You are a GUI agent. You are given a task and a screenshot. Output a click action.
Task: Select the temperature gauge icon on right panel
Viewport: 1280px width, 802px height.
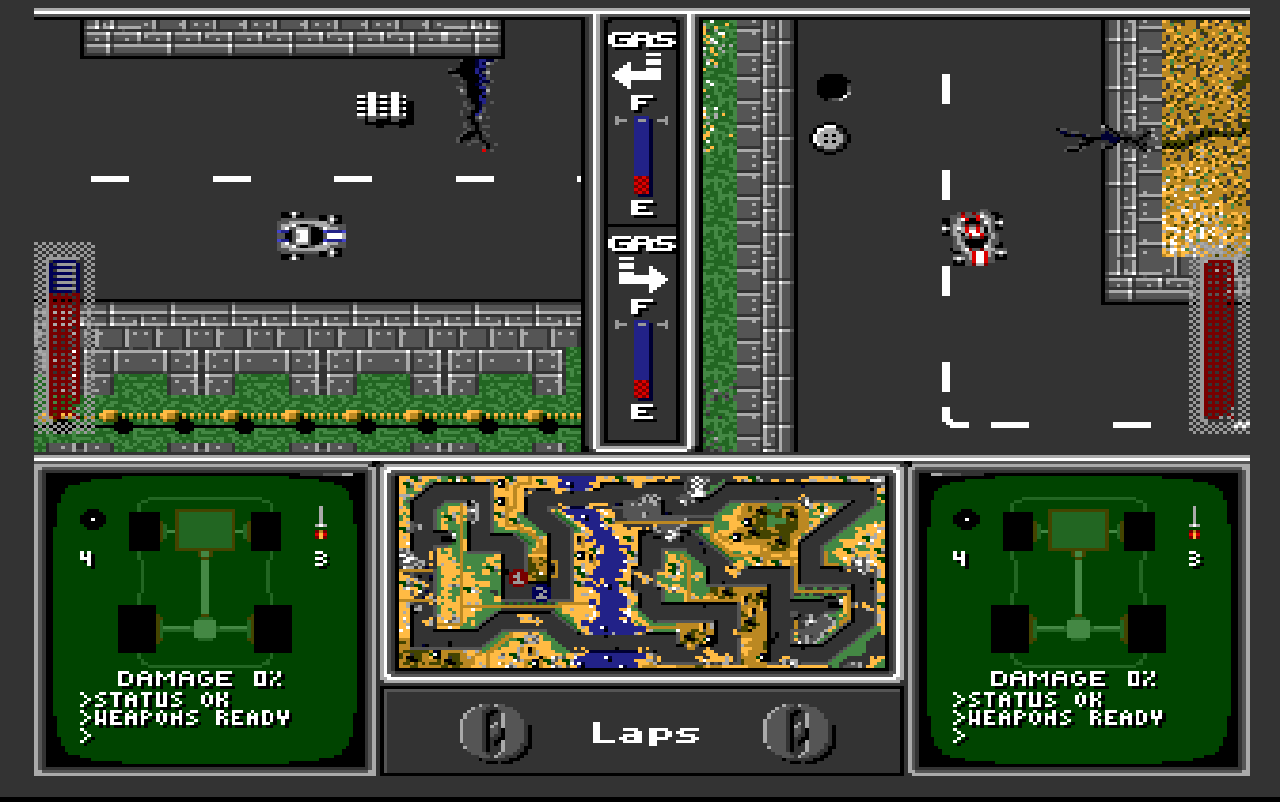point(1195,522)
